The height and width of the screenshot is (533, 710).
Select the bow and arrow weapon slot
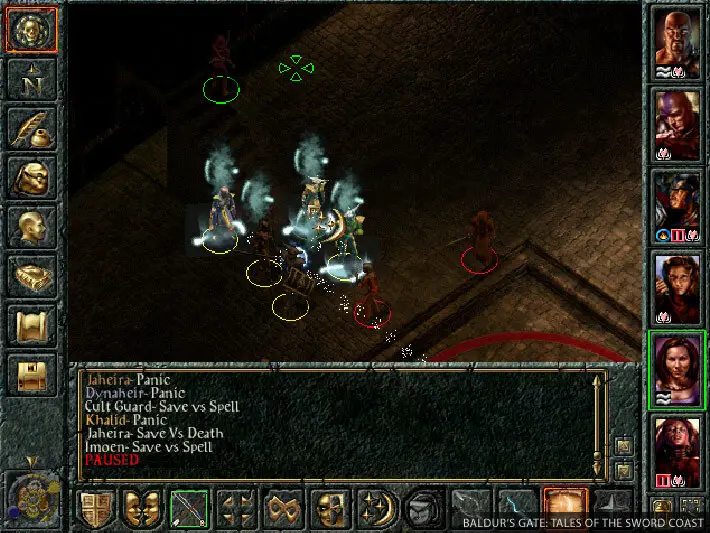click(190, 508)
